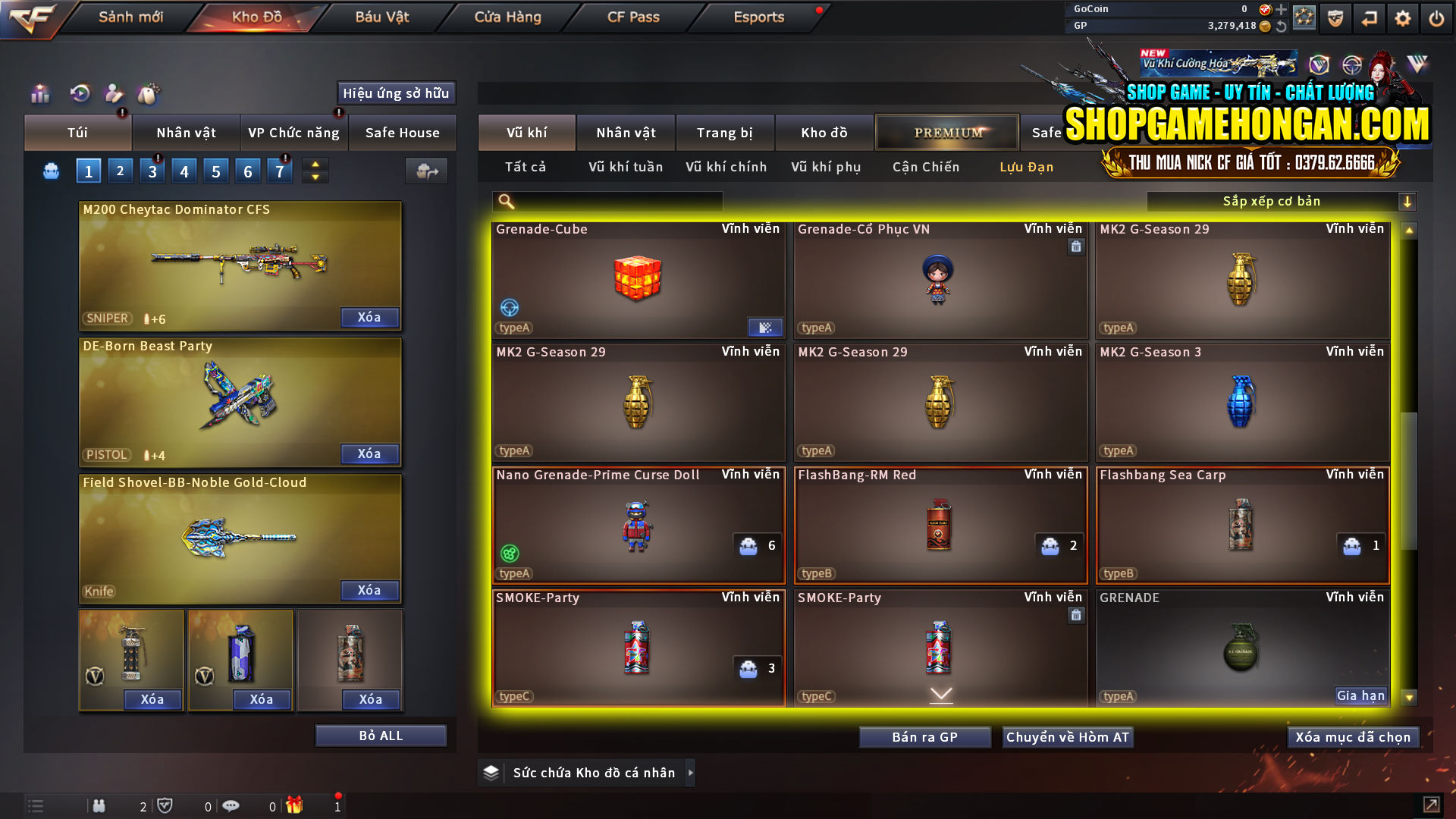This screenshot has width=1456, height=819.
Task: Select the highlighted slot 1 button
Action: [x=88, y=170]
